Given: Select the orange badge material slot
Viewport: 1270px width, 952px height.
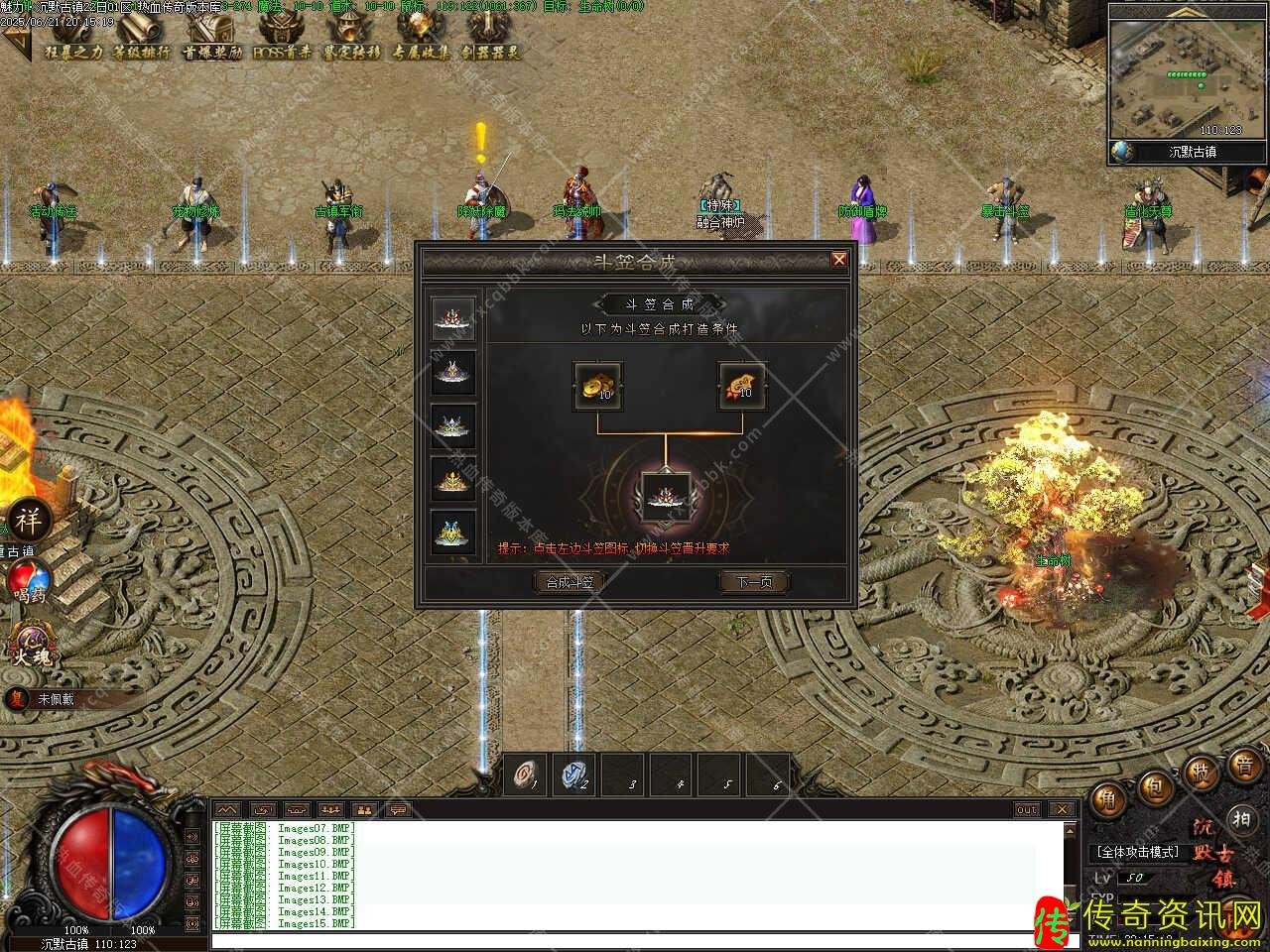Looking at the screenshot, I should point(743,386).
